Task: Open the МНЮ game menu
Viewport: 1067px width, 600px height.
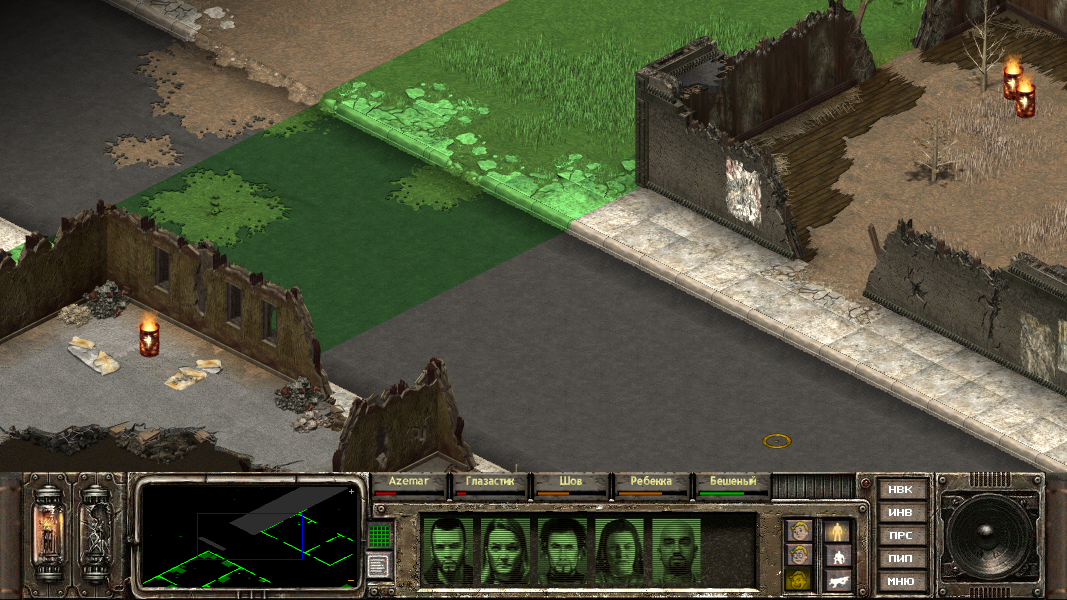Action: click(900, 581)
